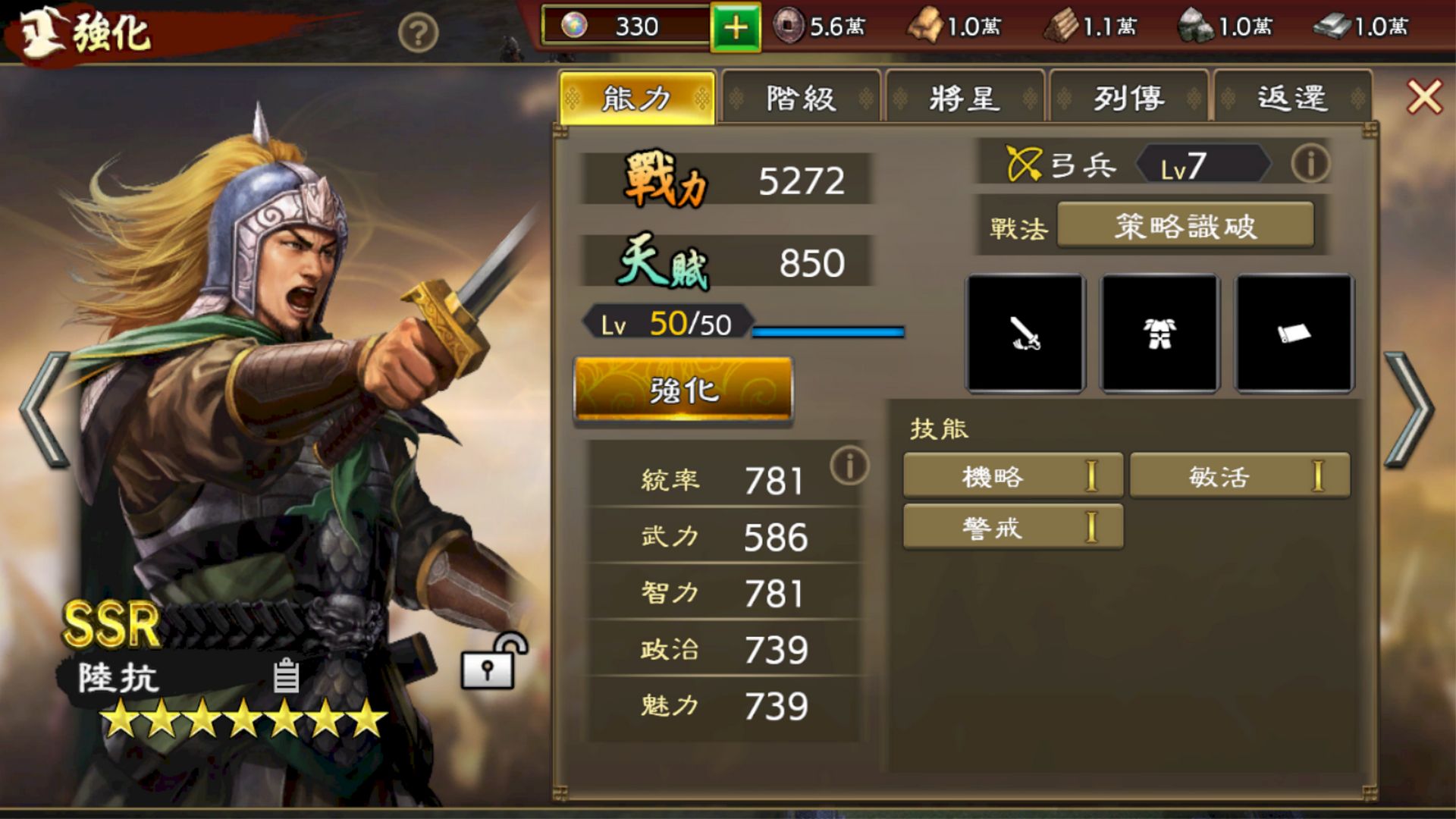Select the empty armor equipment slot
The height and width of the screenshot is (819, 1456).
[x=1159, y=334]
